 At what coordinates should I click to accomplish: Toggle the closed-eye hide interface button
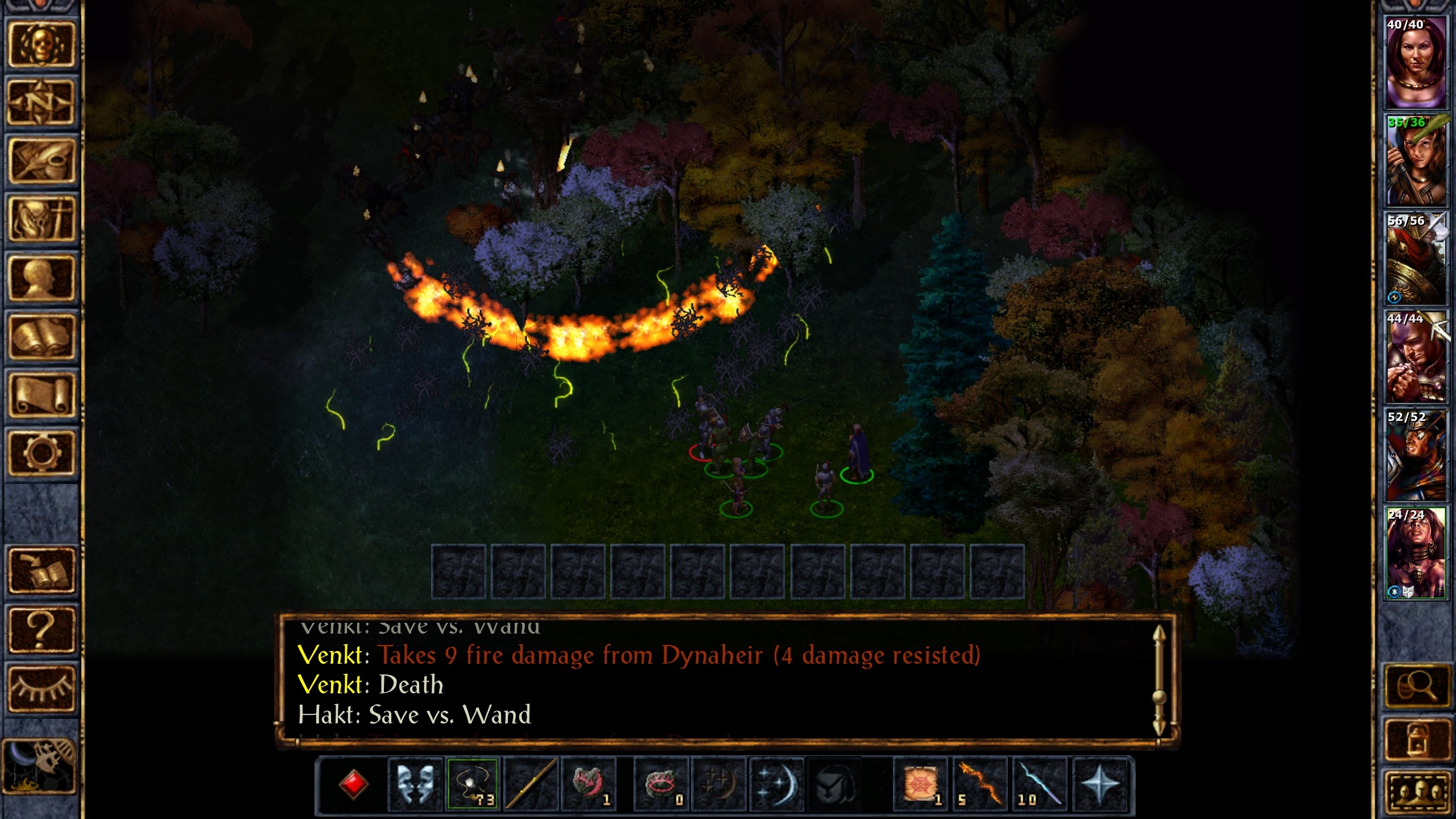[41, 689]
